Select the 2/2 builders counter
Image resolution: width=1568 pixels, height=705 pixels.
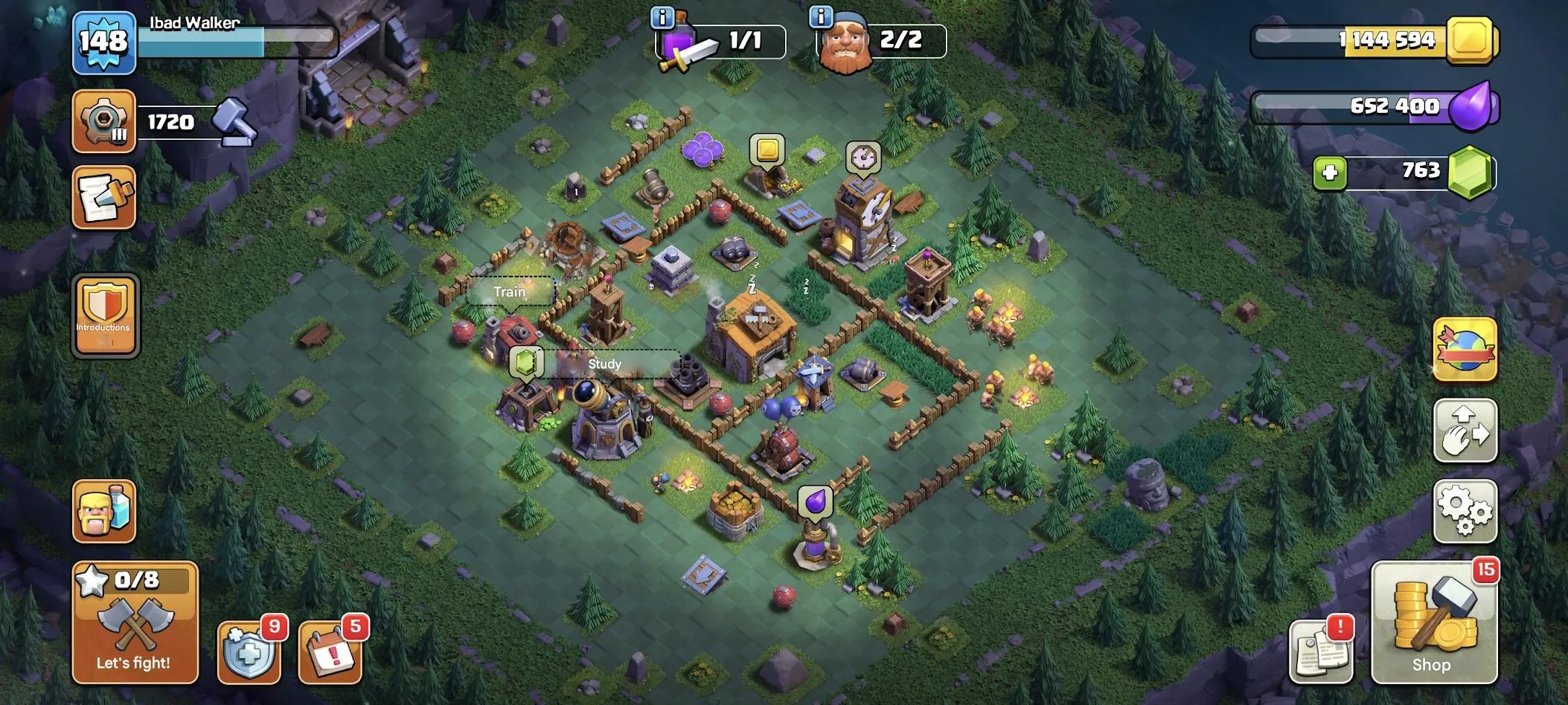point(900,41)
